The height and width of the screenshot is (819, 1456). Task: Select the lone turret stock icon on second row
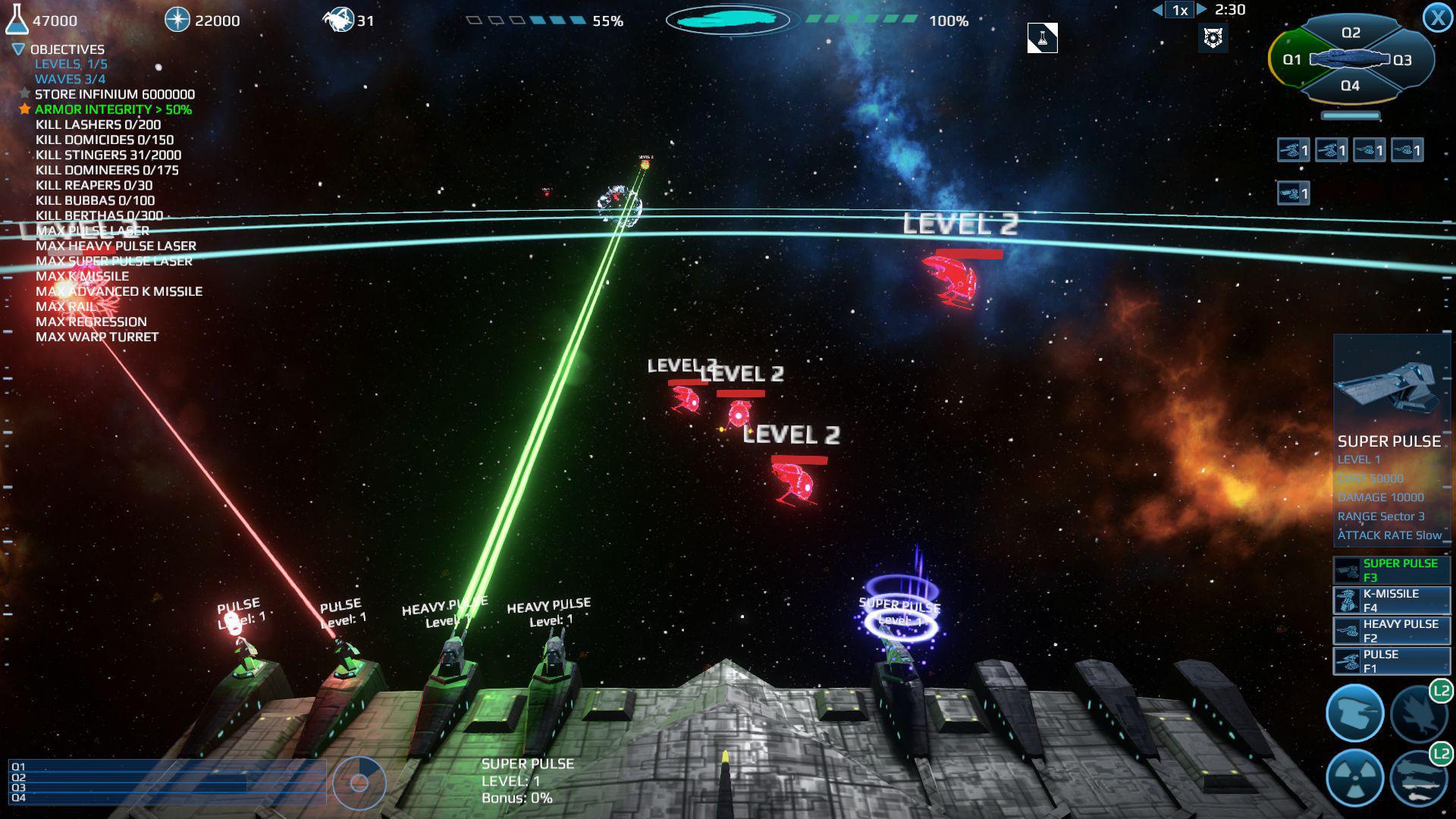tap(1294, 193)
